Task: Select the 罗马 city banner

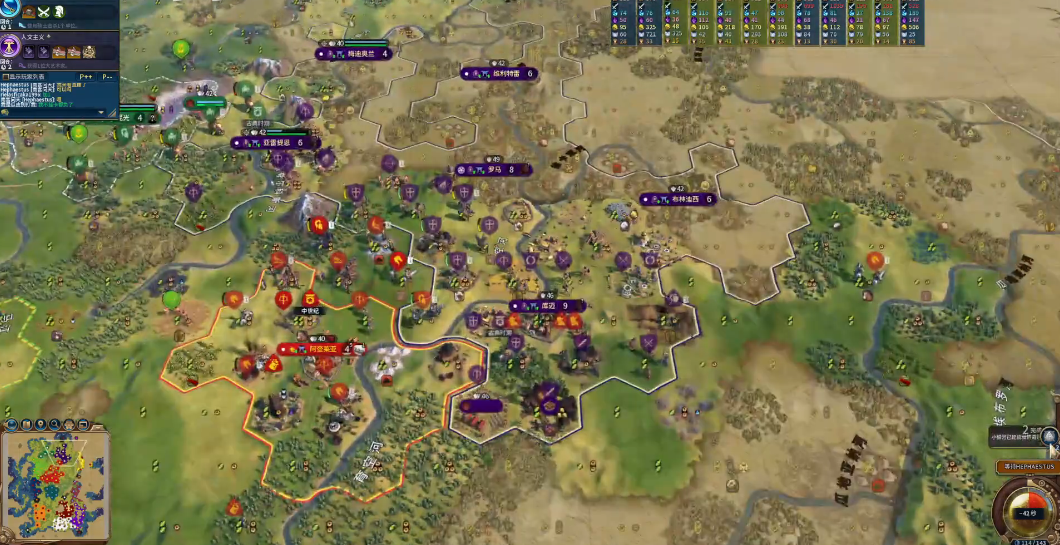Action: (494, 170)
